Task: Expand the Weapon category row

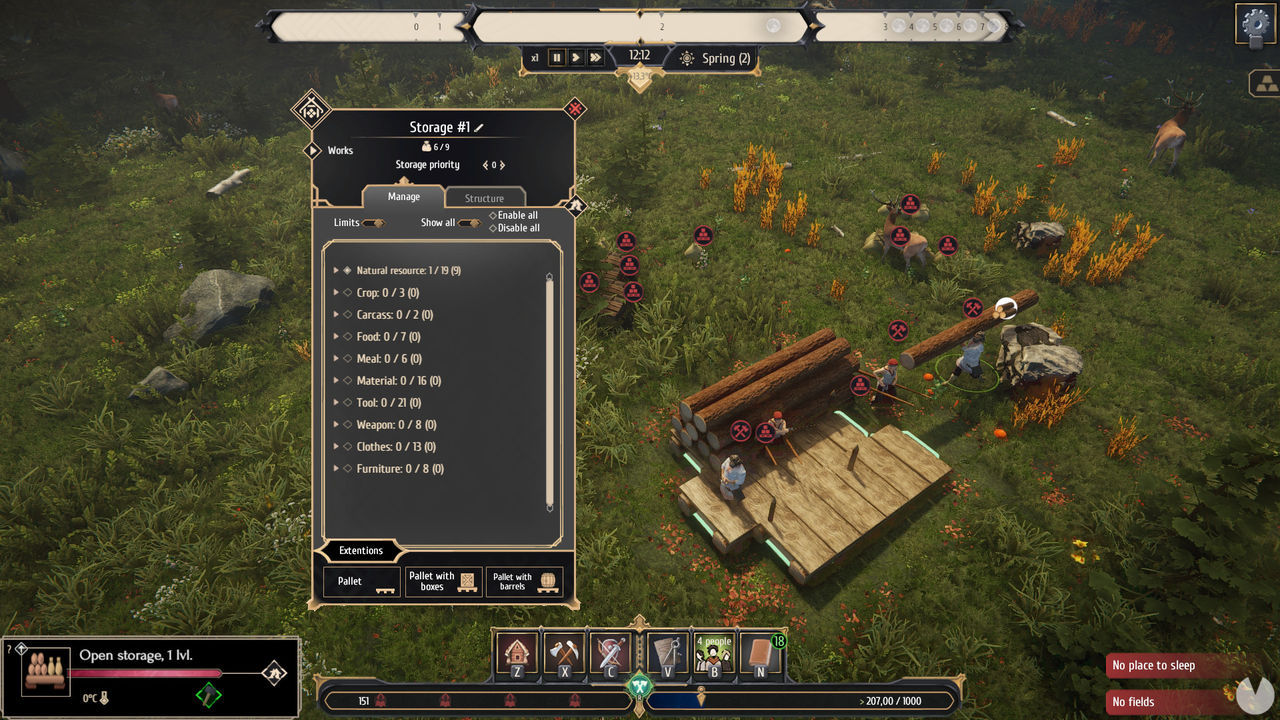Action: tap(337, 425)
